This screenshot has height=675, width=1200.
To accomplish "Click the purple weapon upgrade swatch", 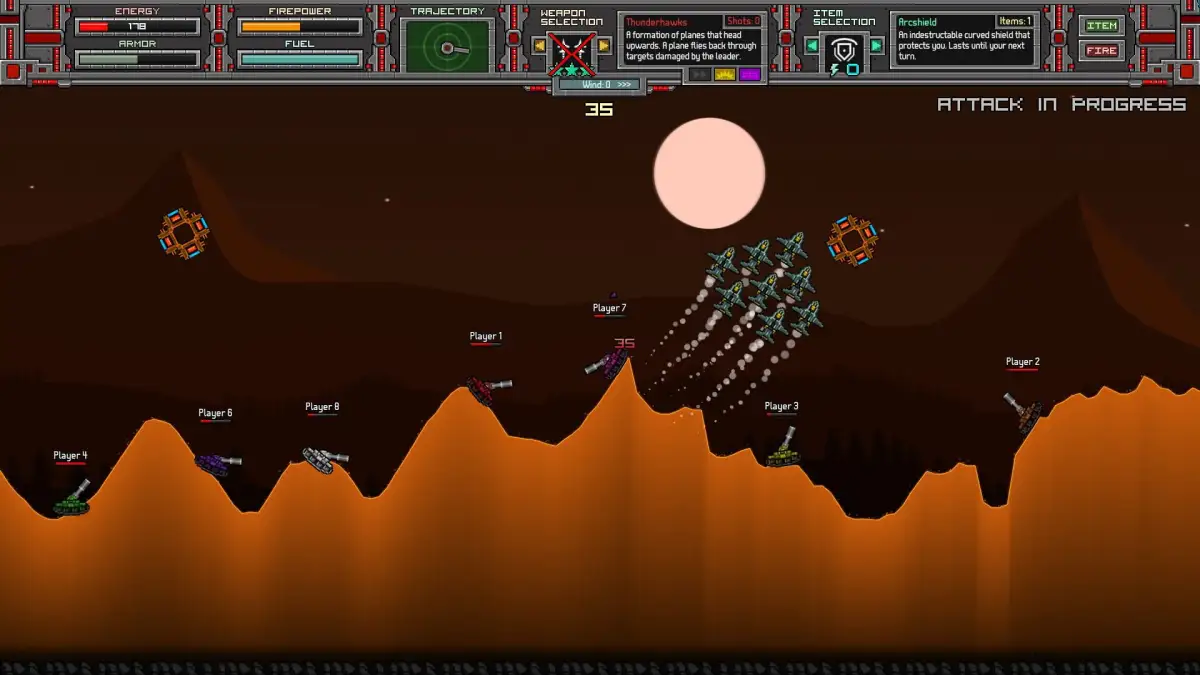I will (x=749, y=75).
